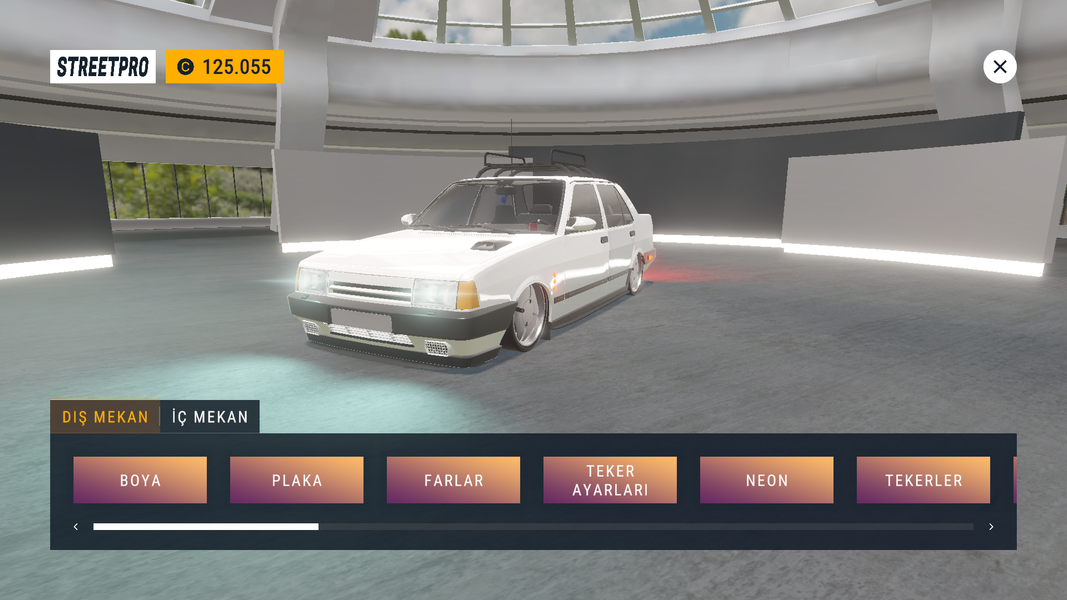Click the orange coin balance button
The height and width of the screenshot is (600, 1067).
pyautogui.click(x=225, y=67)
